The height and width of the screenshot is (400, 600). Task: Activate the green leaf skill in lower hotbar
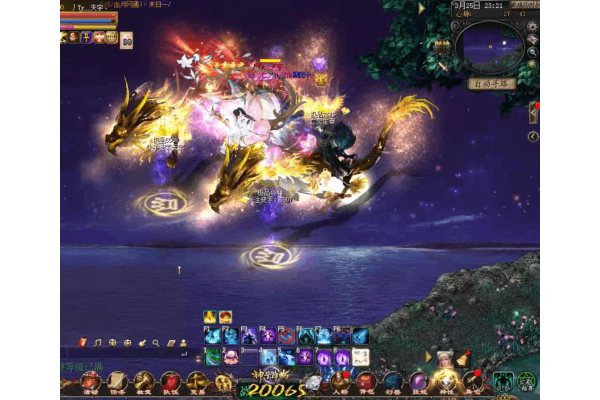tap(213, 357)
